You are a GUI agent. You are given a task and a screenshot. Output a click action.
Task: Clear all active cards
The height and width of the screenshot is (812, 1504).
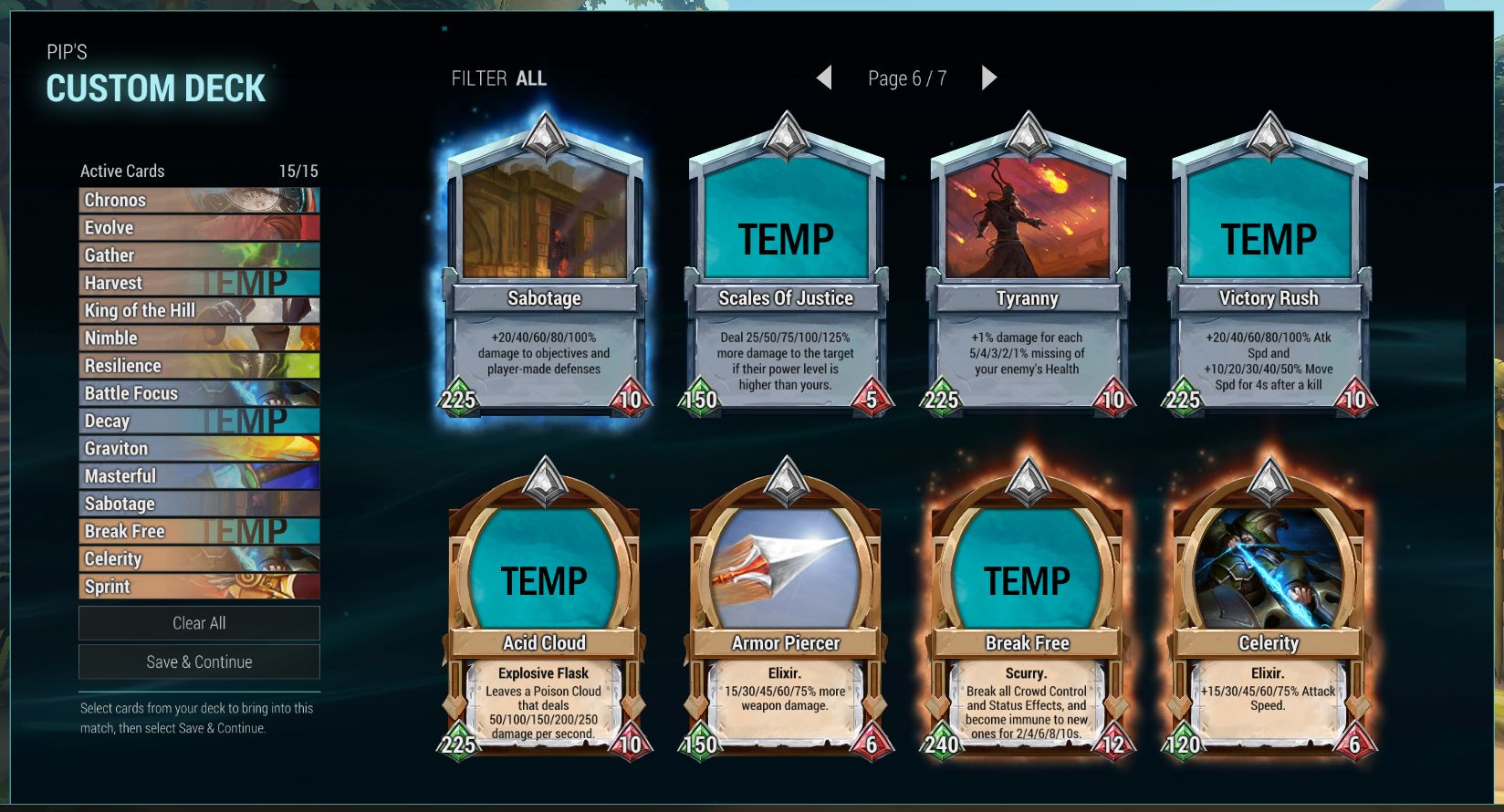(199, 623)
